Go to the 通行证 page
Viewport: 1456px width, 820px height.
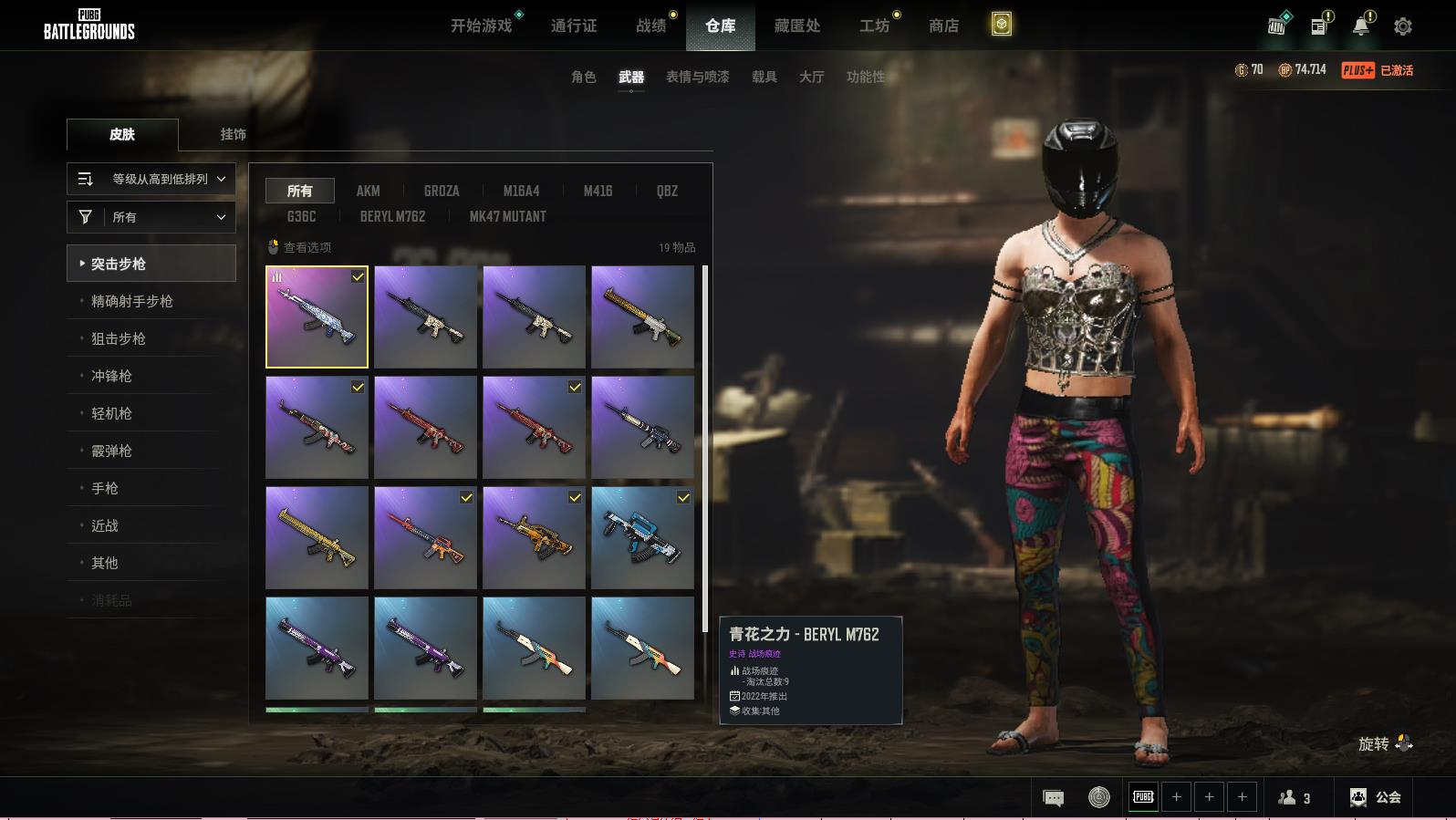point(574,26)
